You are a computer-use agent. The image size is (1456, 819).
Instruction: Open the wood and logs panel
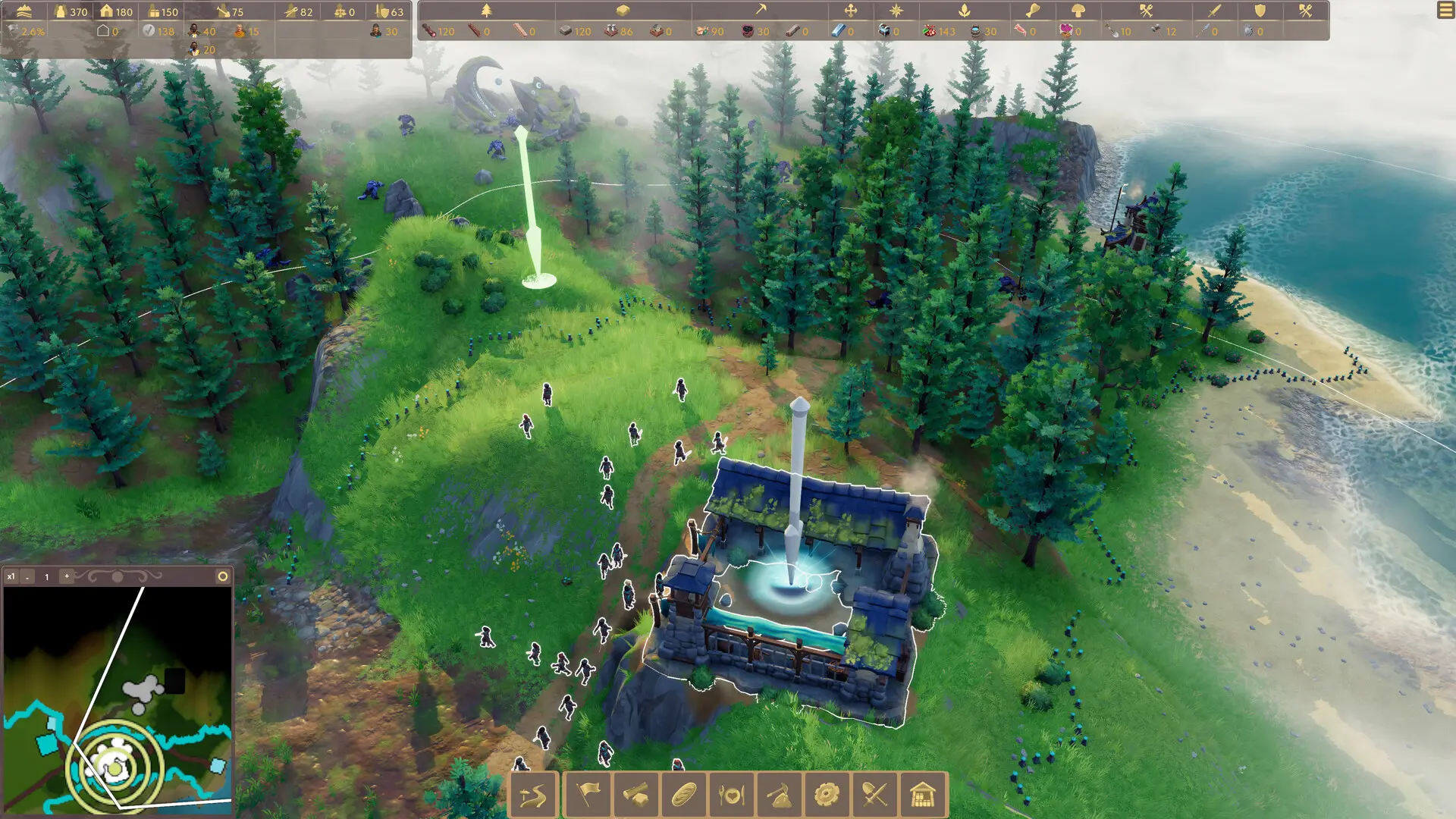[x=635, y=795]
